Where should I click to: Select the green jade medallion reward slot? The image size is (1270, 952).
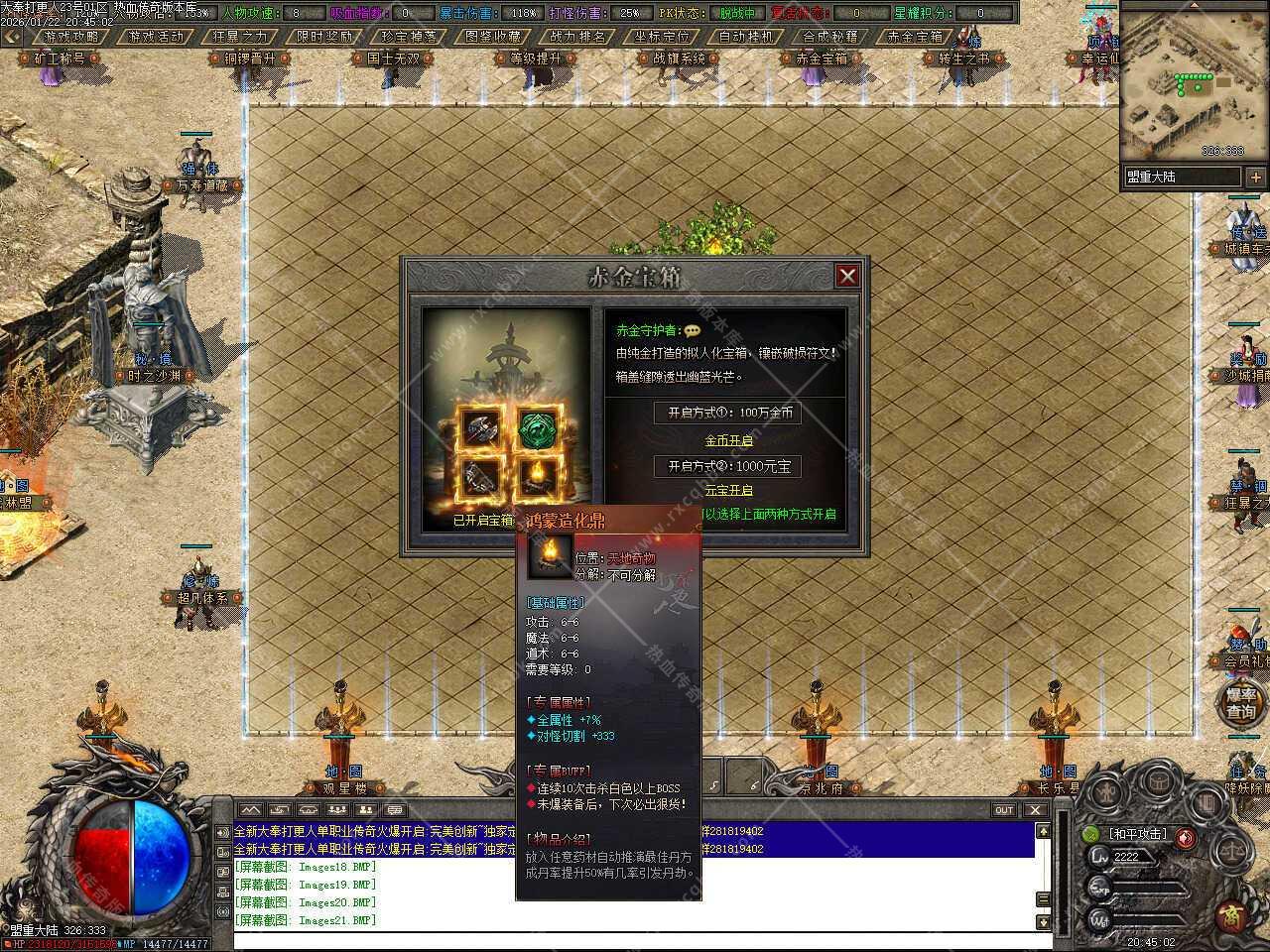[539, 427]
